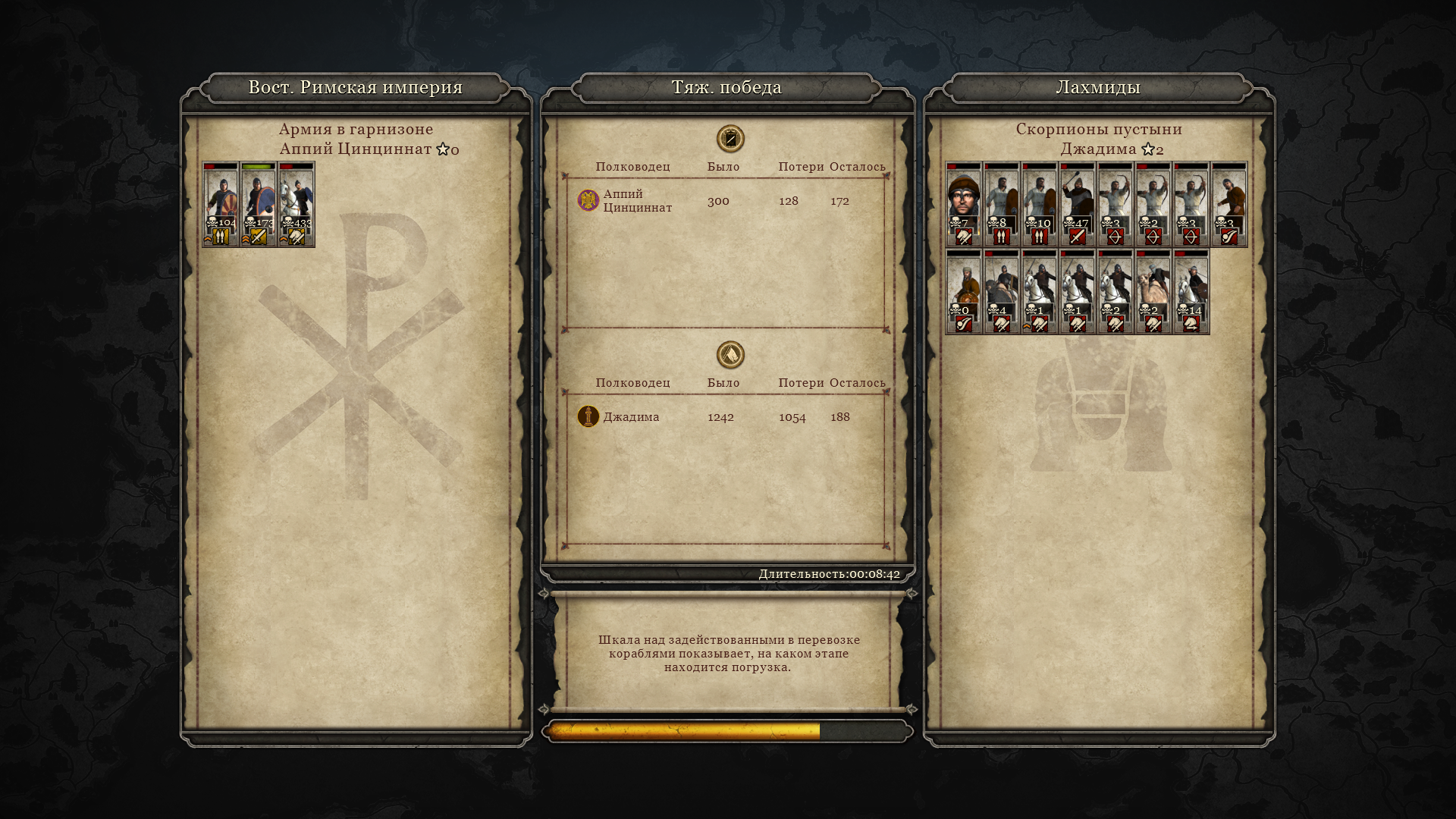Select the Roman cavalry card with 433 kills
The height and width of the screenshot is (819, 1456).
297,204
